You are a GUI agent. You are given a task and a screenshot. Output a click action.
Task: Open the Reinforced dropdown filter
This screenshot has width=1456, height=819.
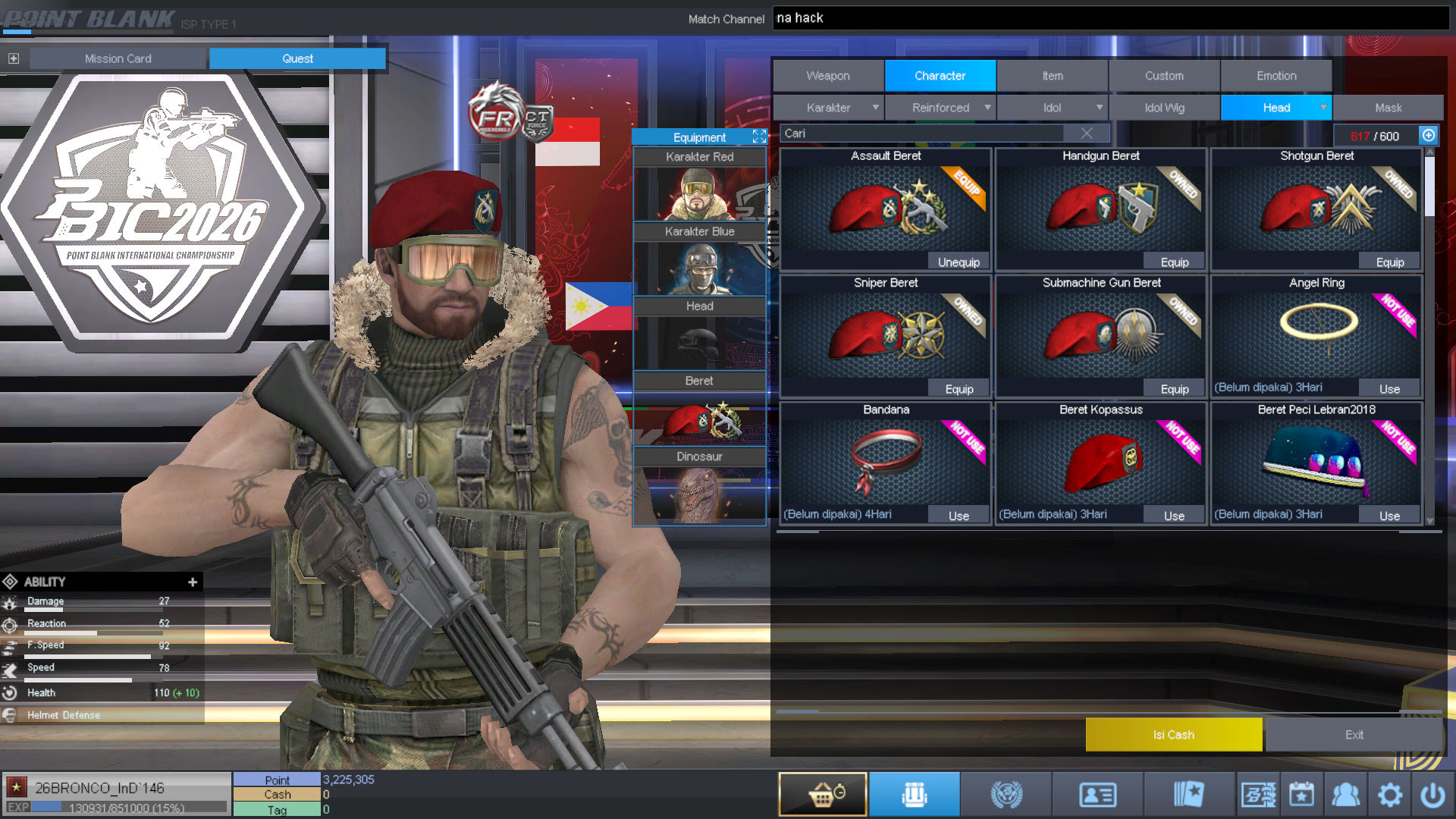940,108
